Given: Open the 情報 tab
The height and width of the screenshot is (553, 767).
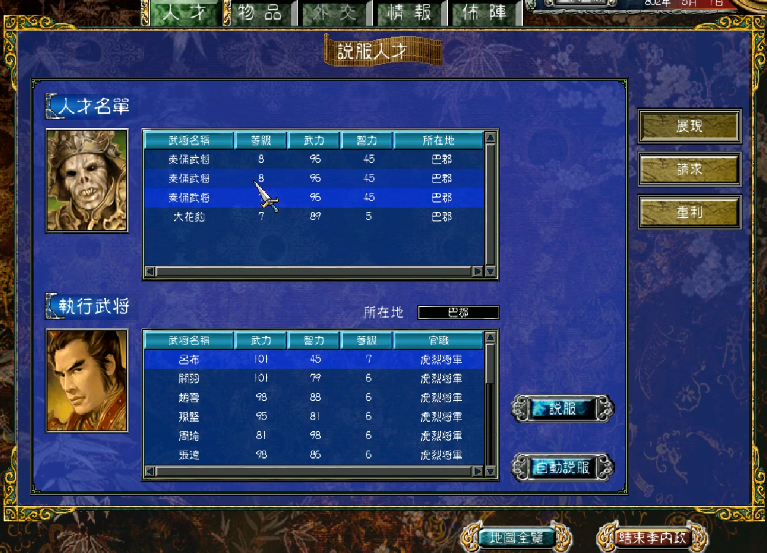Looking at the screenshot, I should pos(410,13).
